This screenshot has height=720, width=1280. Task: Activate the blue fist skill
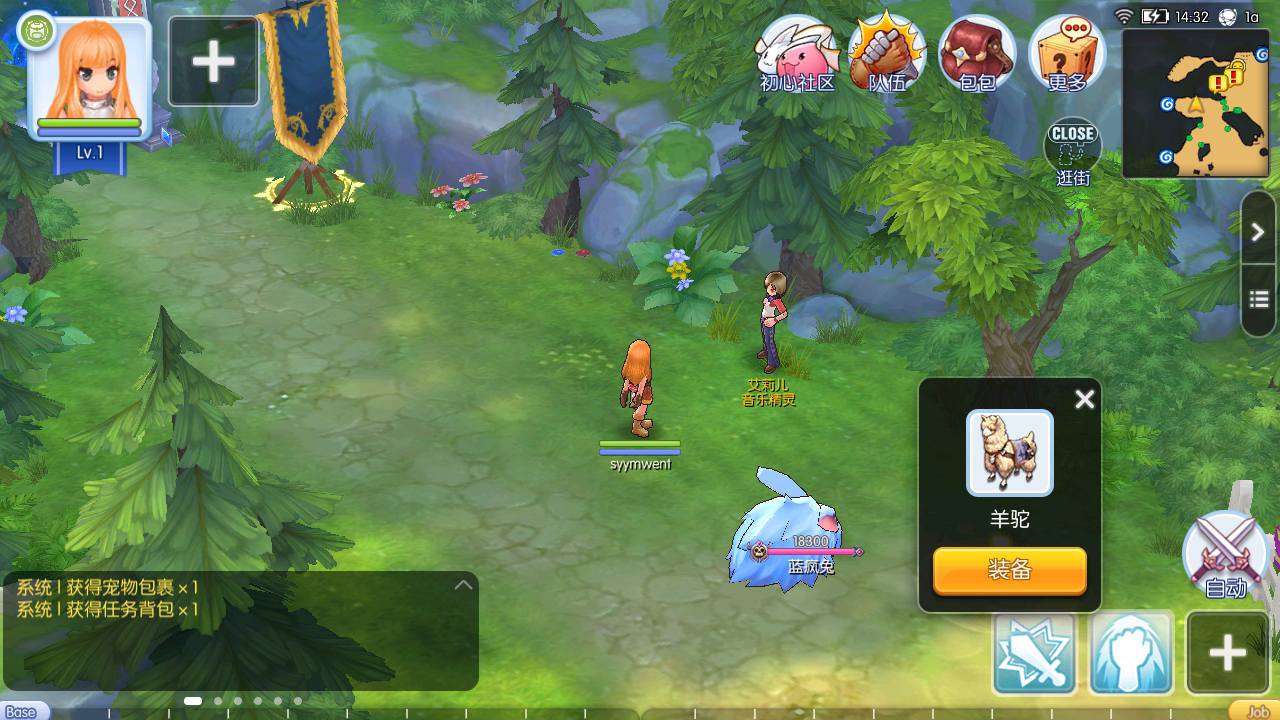pos(1131,654)
